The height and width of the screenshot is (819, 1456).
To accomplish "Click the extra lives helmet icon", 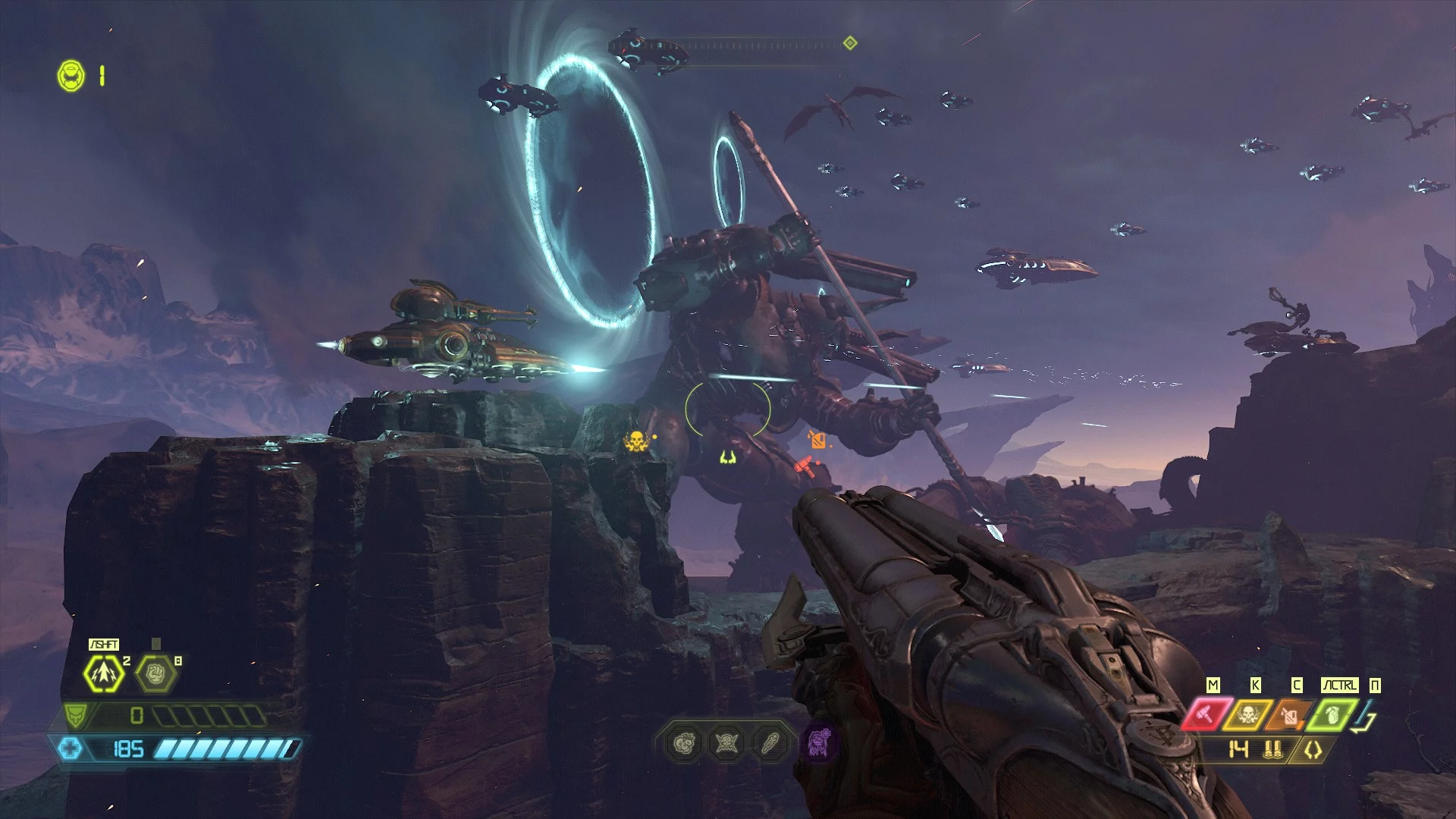I will [71, 76].
